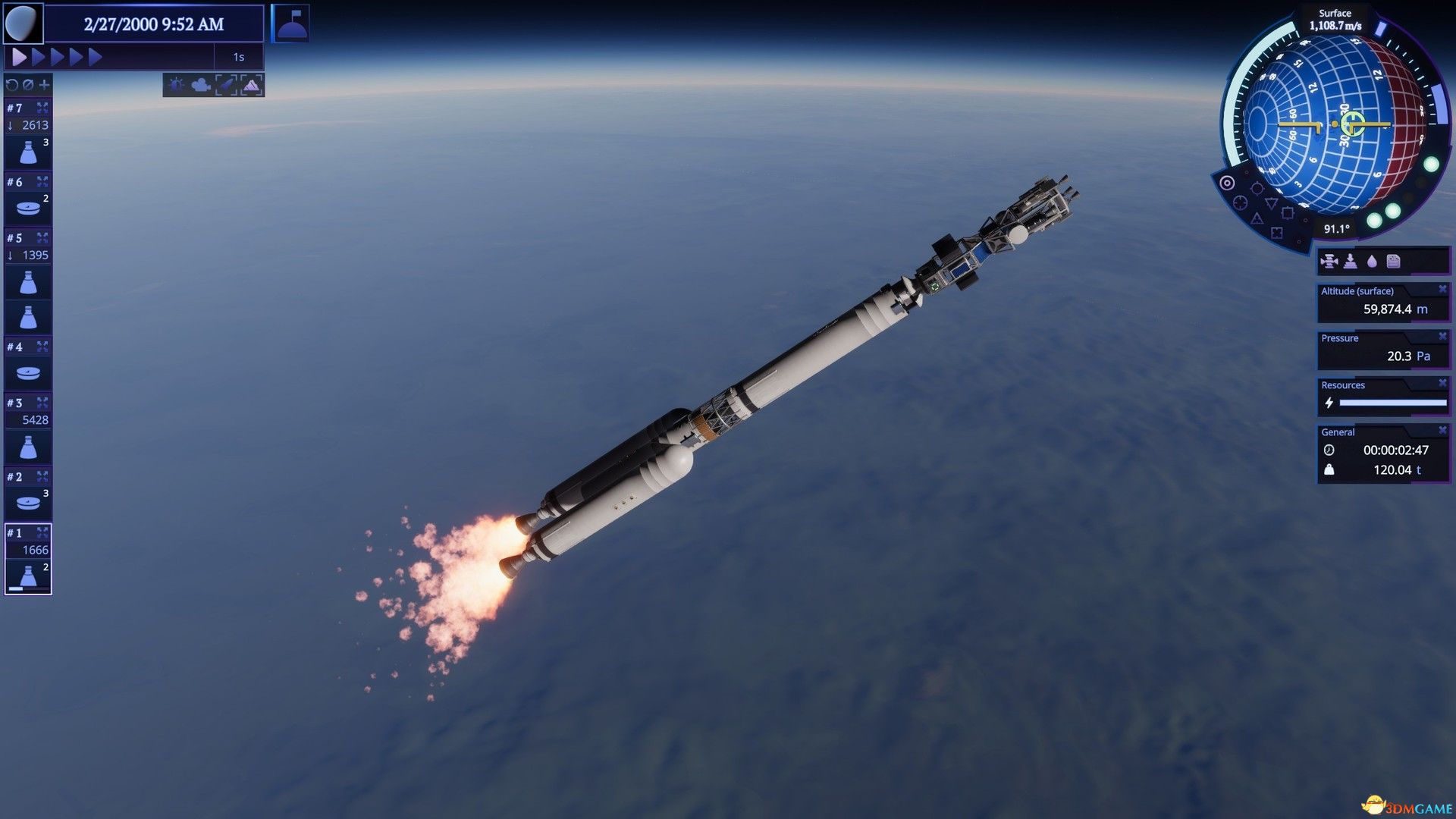Screen dimensions: 1456x819
Task: Click the fuel droplet icon below the navball
Action: point(1372,262)
